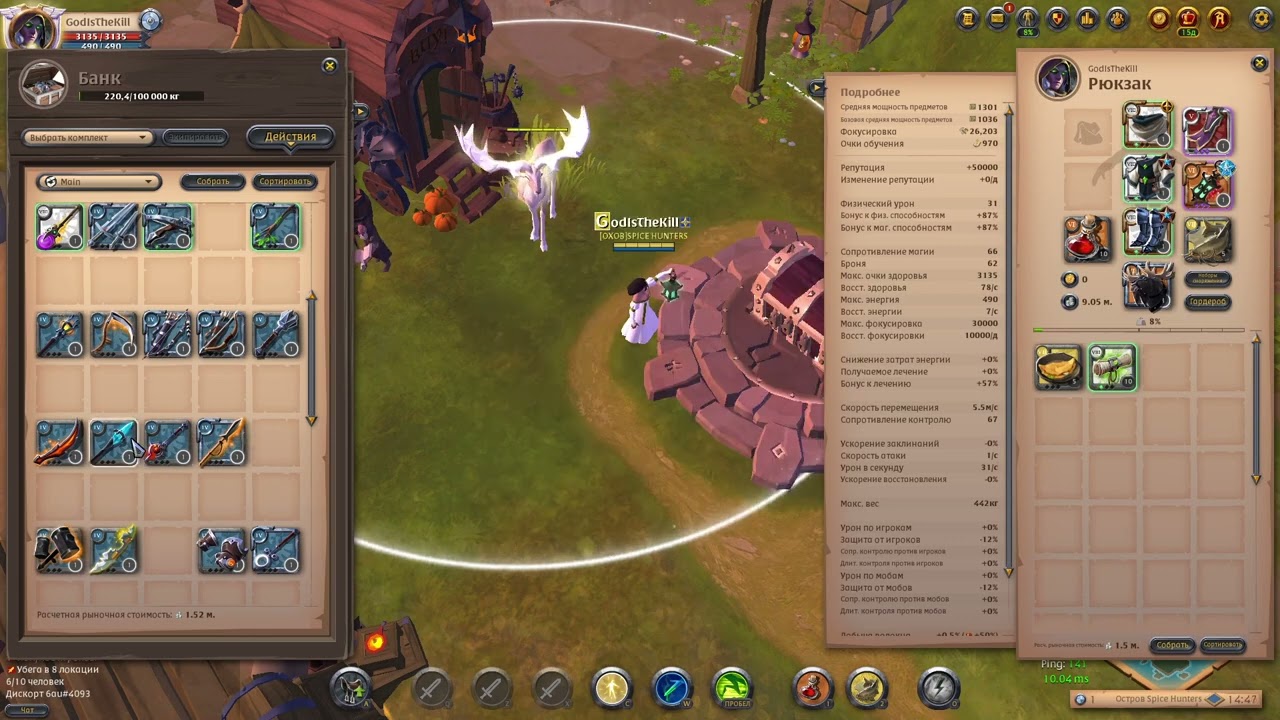1280x720 pixels.
Task: Select the omelette food in the backpack
Action: click(x=1059, y=368)
